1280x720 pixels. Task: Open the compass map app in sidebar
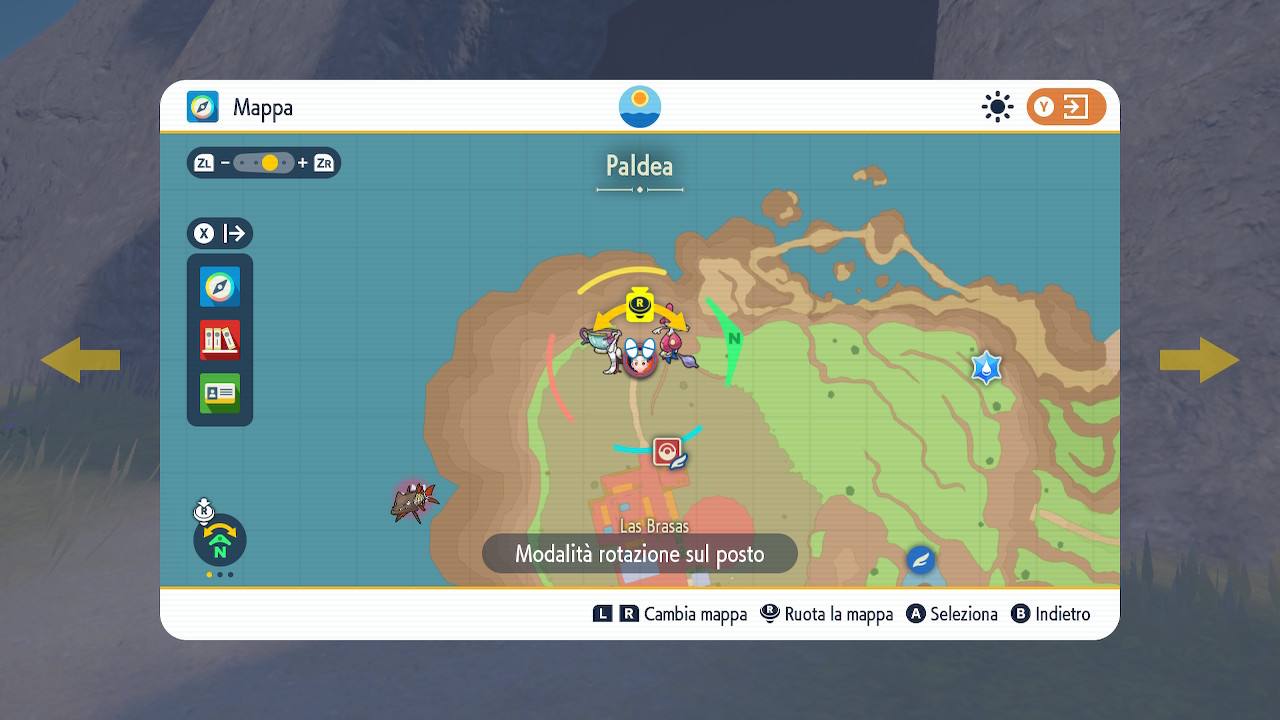220,287
